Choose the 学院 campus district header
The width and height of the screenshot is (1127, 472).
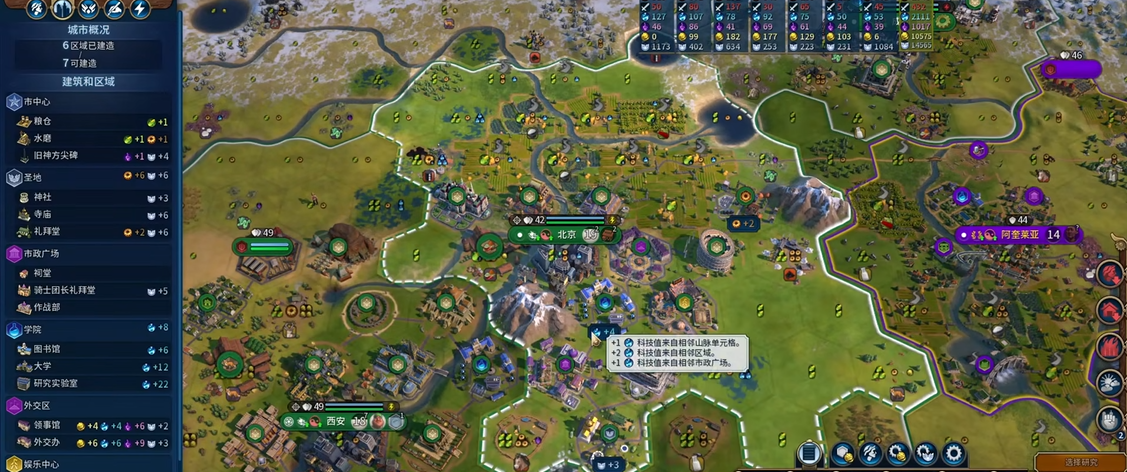tap(32, 329)
